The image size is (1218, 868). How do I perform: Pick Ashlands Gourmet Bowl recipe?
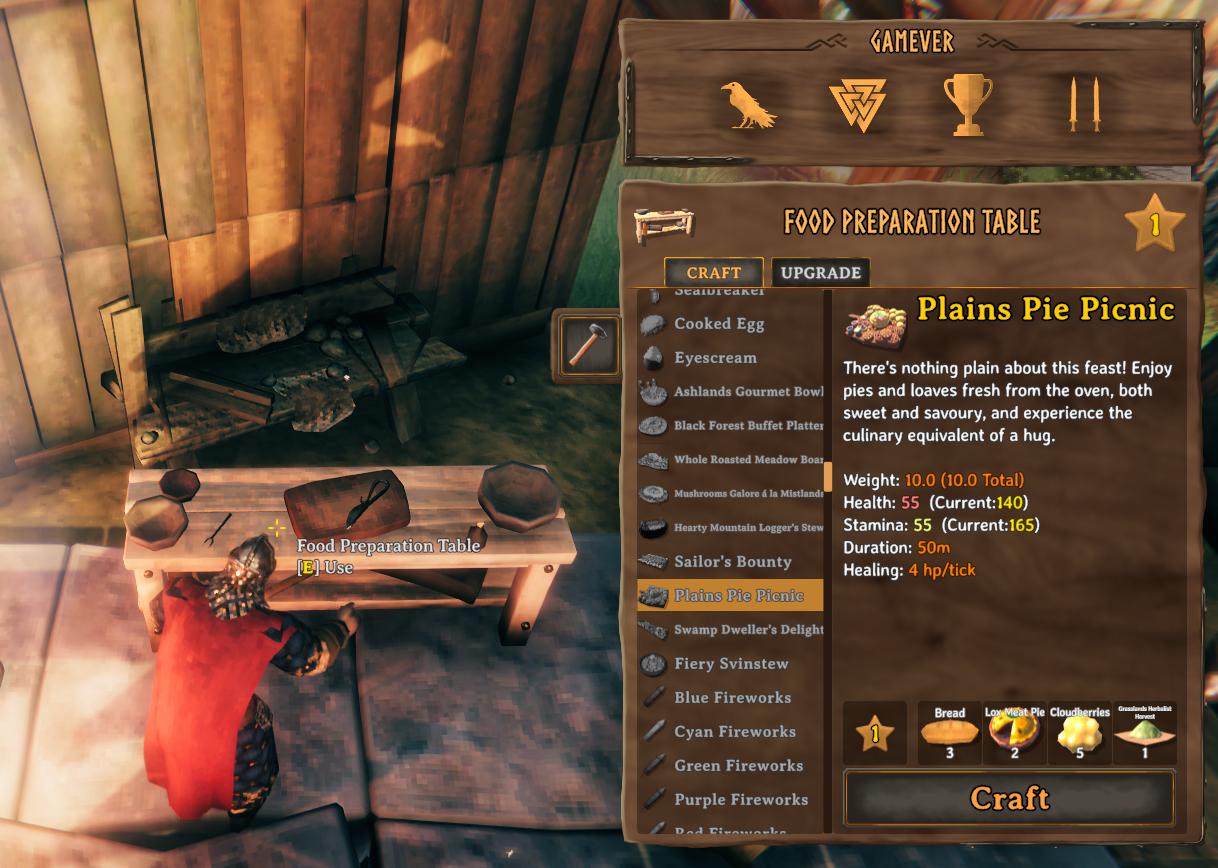[747, 392]
